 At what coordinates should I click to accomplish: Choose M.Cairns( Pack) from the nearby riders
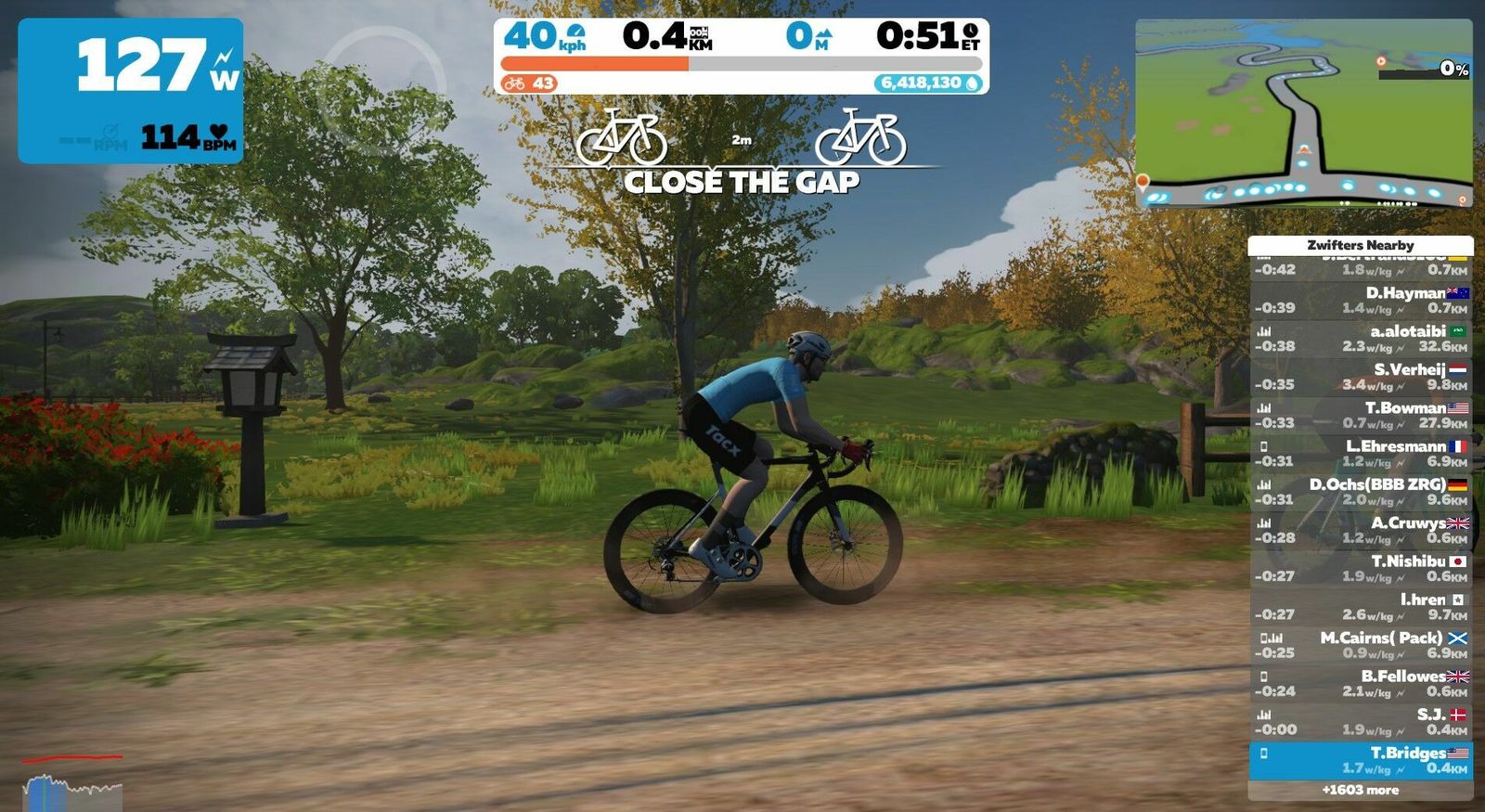coord(1360,645)
